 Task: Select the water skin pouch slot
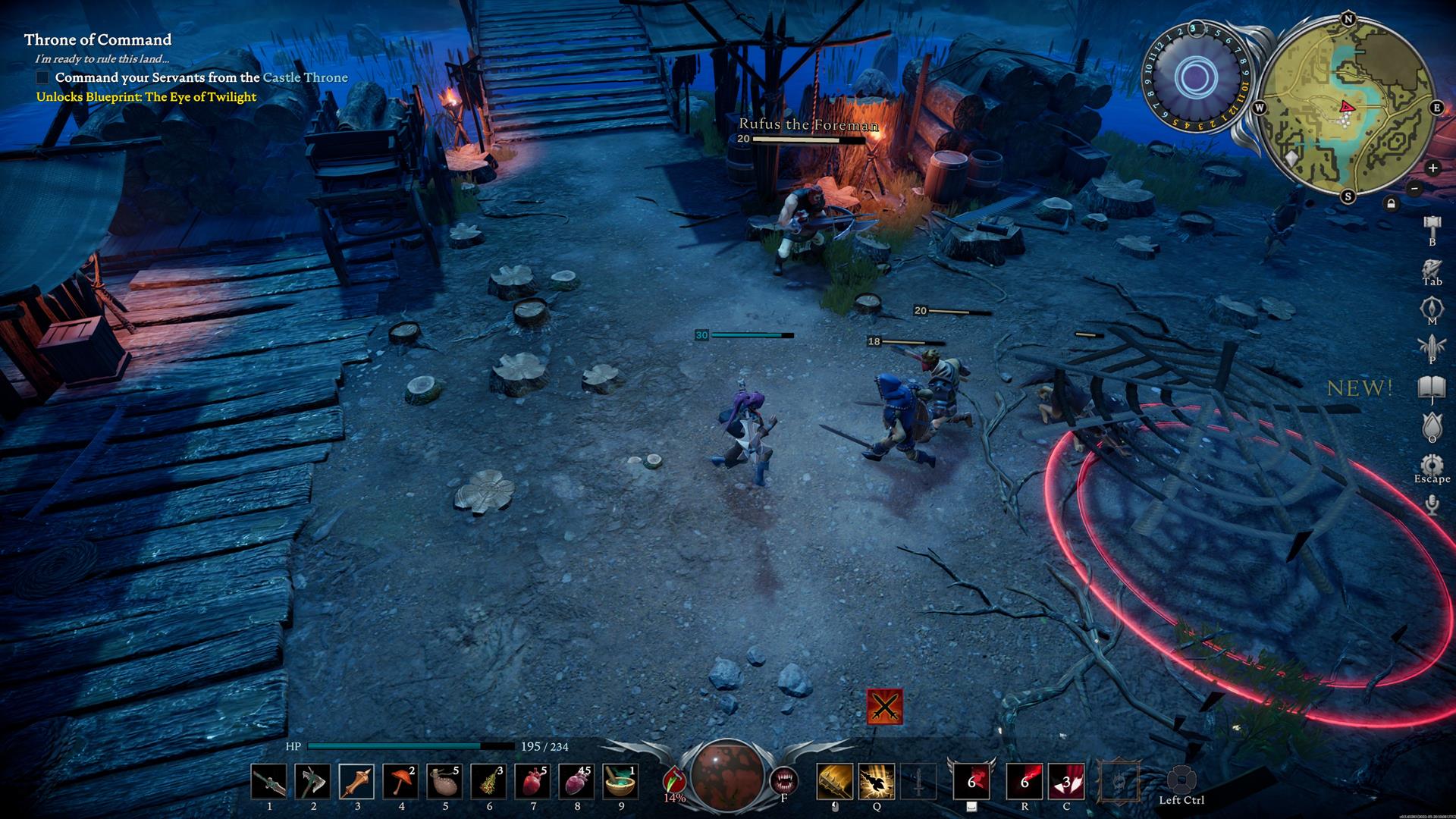pos(445,782)
